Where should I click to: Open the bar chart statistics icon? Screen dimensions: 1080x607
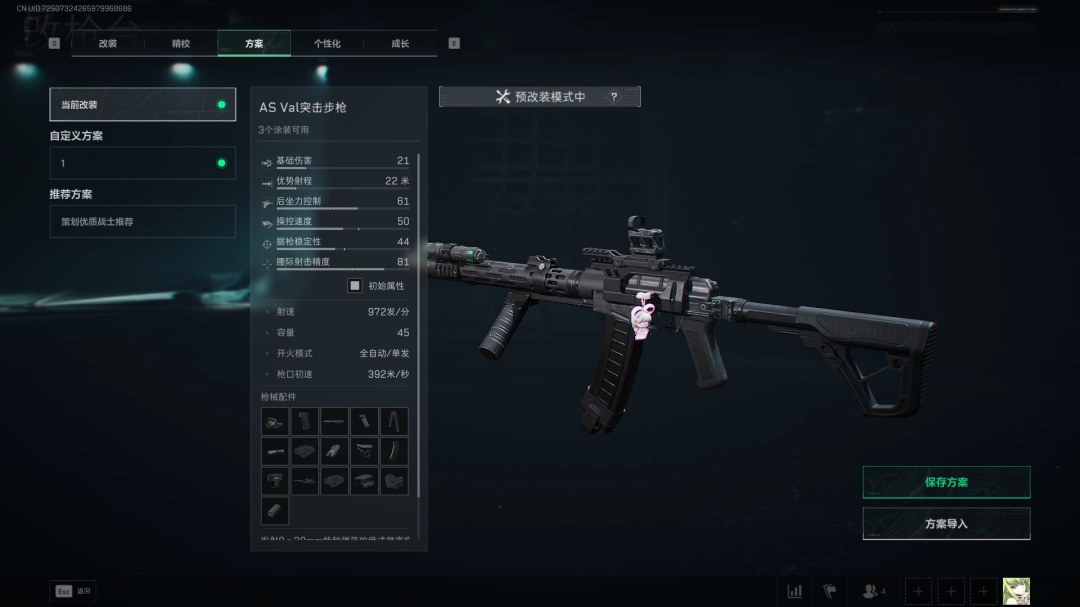(x=795, y=591)
